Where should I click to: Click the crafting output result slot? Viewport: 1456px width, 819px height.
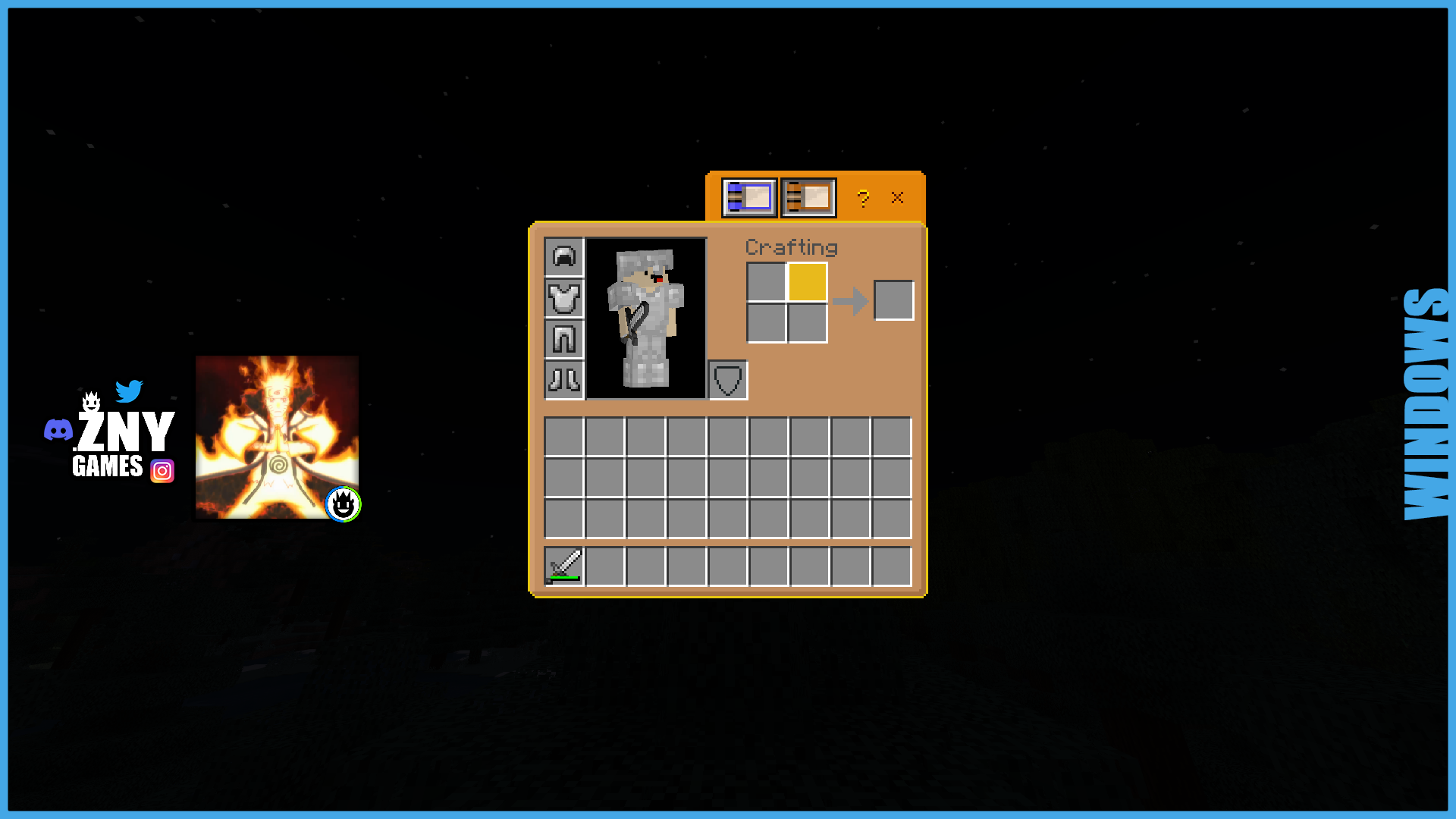(x=893, y=301)
